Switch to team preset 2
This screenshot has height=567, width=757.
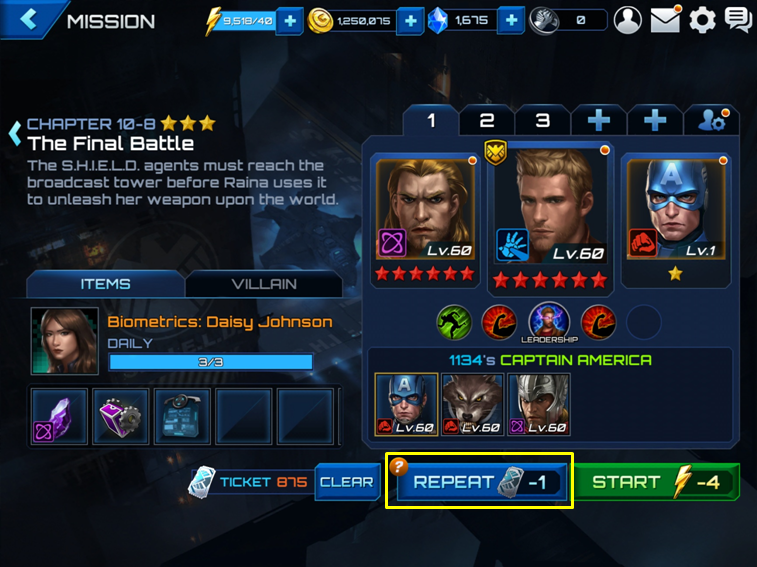[x=487, y=121]
